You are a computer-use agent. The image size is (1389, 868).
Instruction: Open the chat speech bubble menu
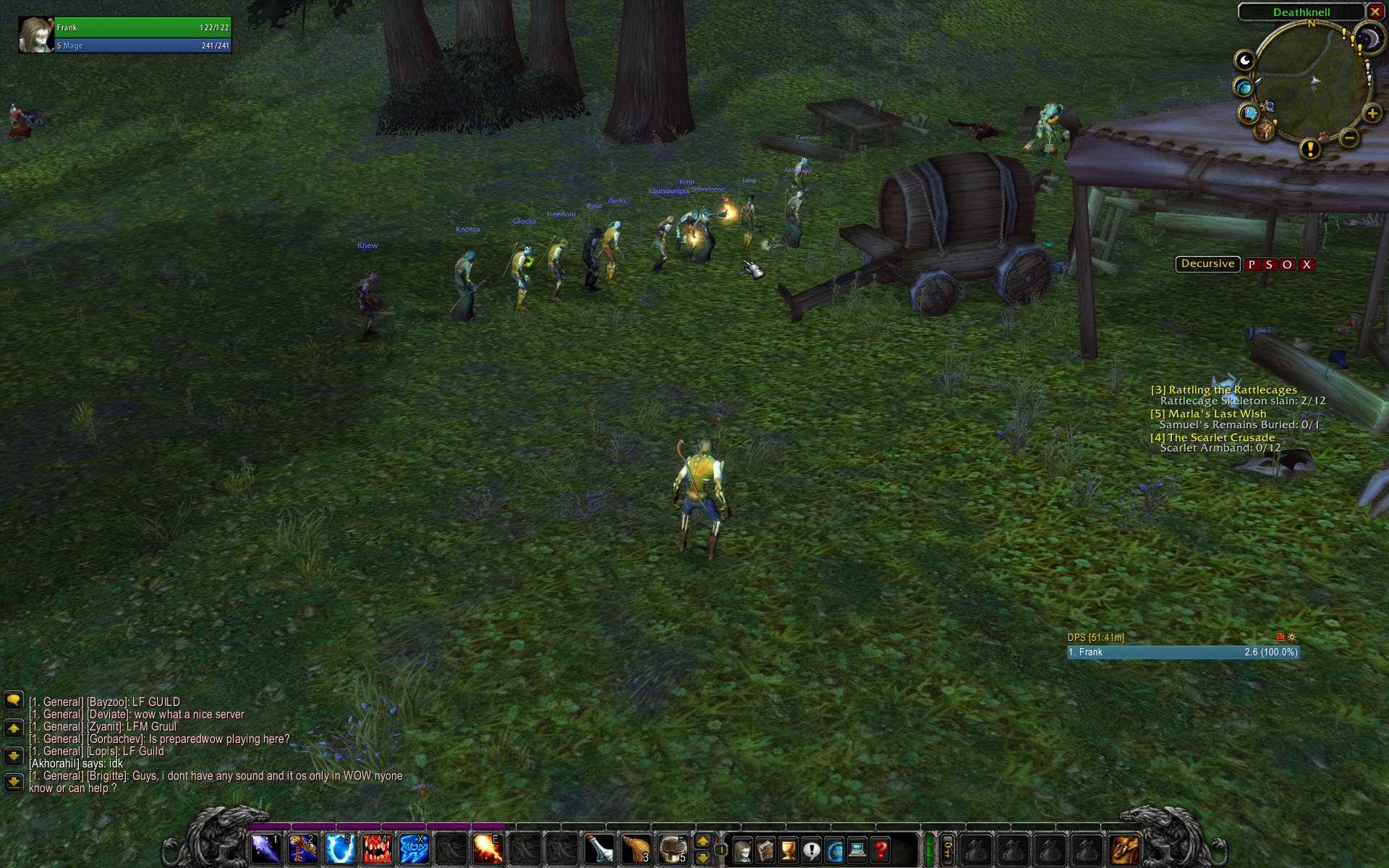(14, 699)
